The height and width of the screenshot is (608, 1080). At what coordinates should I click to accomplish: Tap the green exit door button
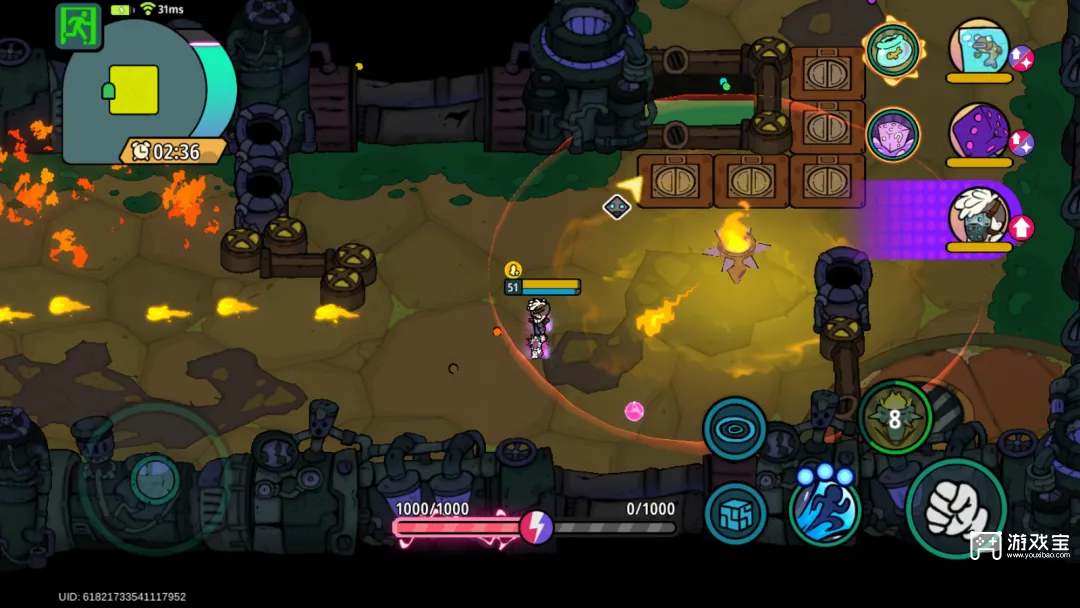click(x=78, y=26)
